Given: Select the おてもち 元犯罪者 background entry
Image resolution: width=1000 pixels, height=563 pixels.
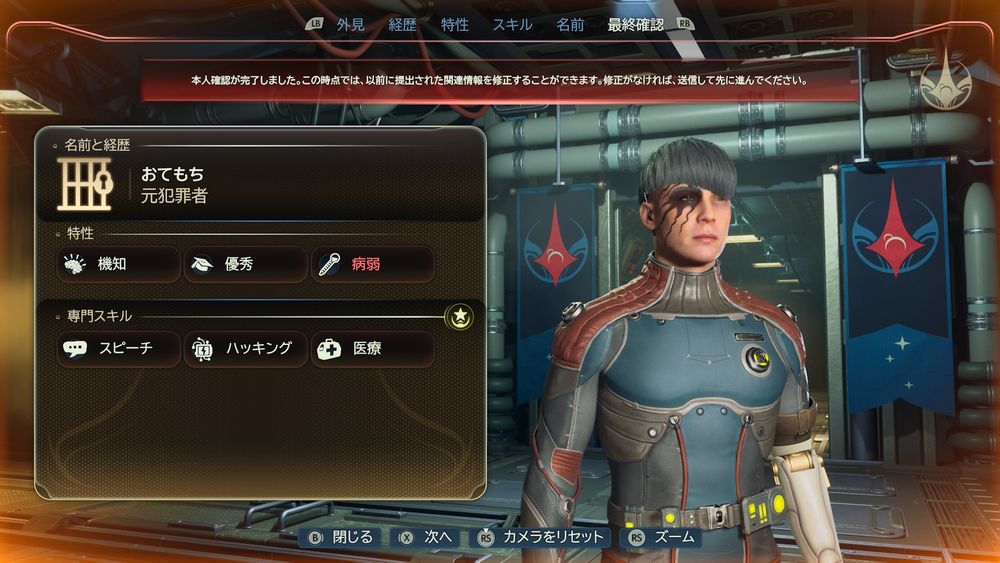Looking at the screenshot, I should click(x=260, y=186).
